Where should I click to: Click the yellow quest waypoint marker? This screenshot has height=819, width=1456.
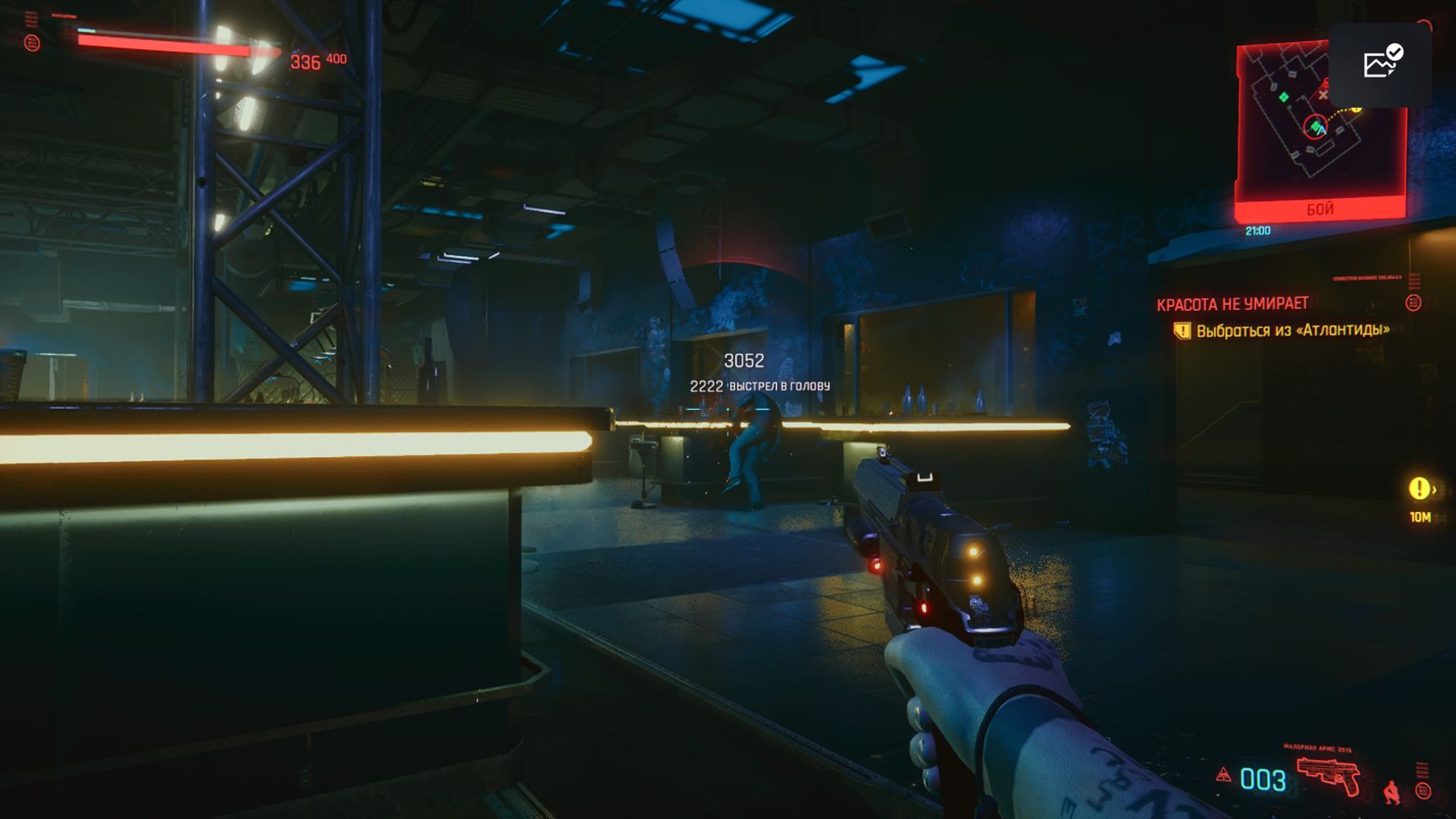1419,489
